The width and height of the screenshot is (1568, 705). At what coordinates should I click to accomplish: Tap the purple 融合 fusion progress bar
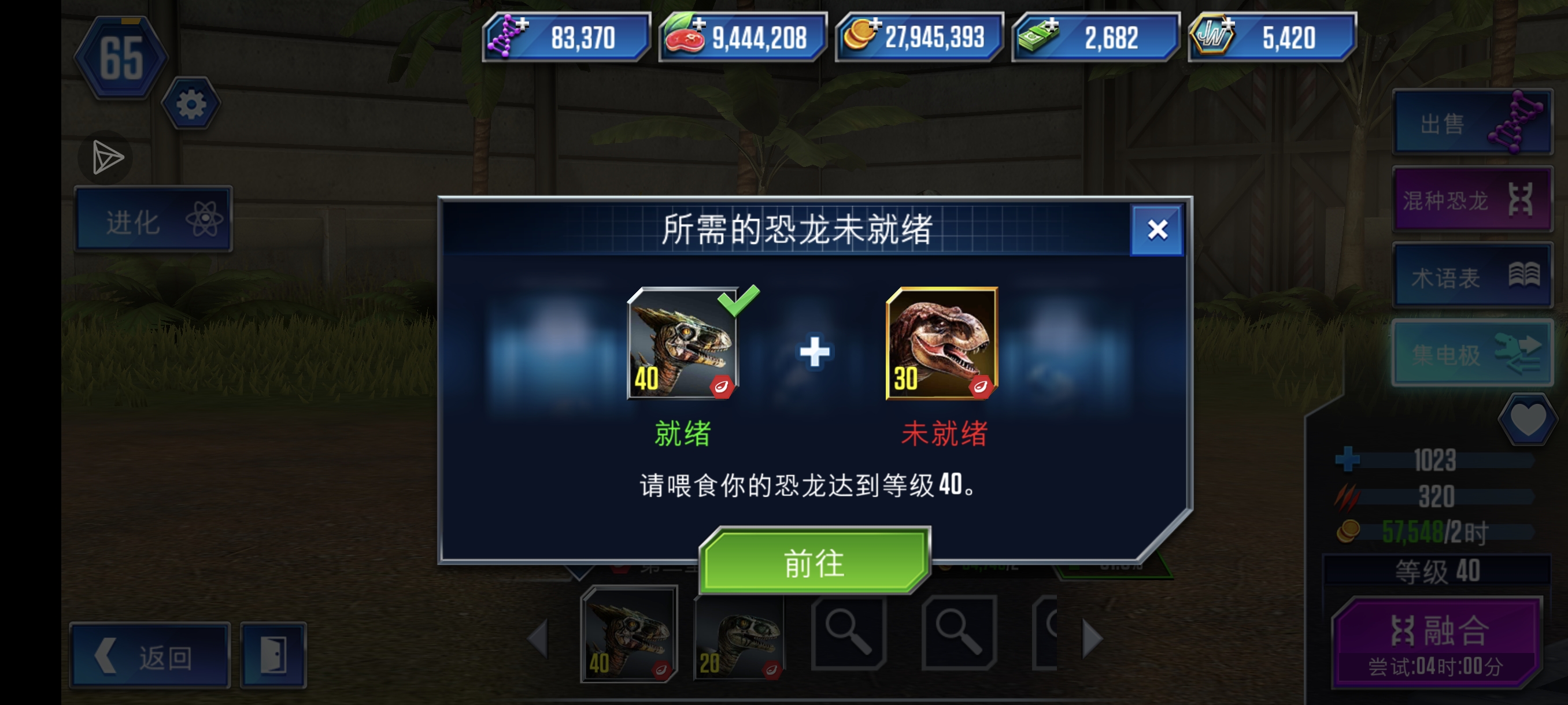tap(1433, 641)
